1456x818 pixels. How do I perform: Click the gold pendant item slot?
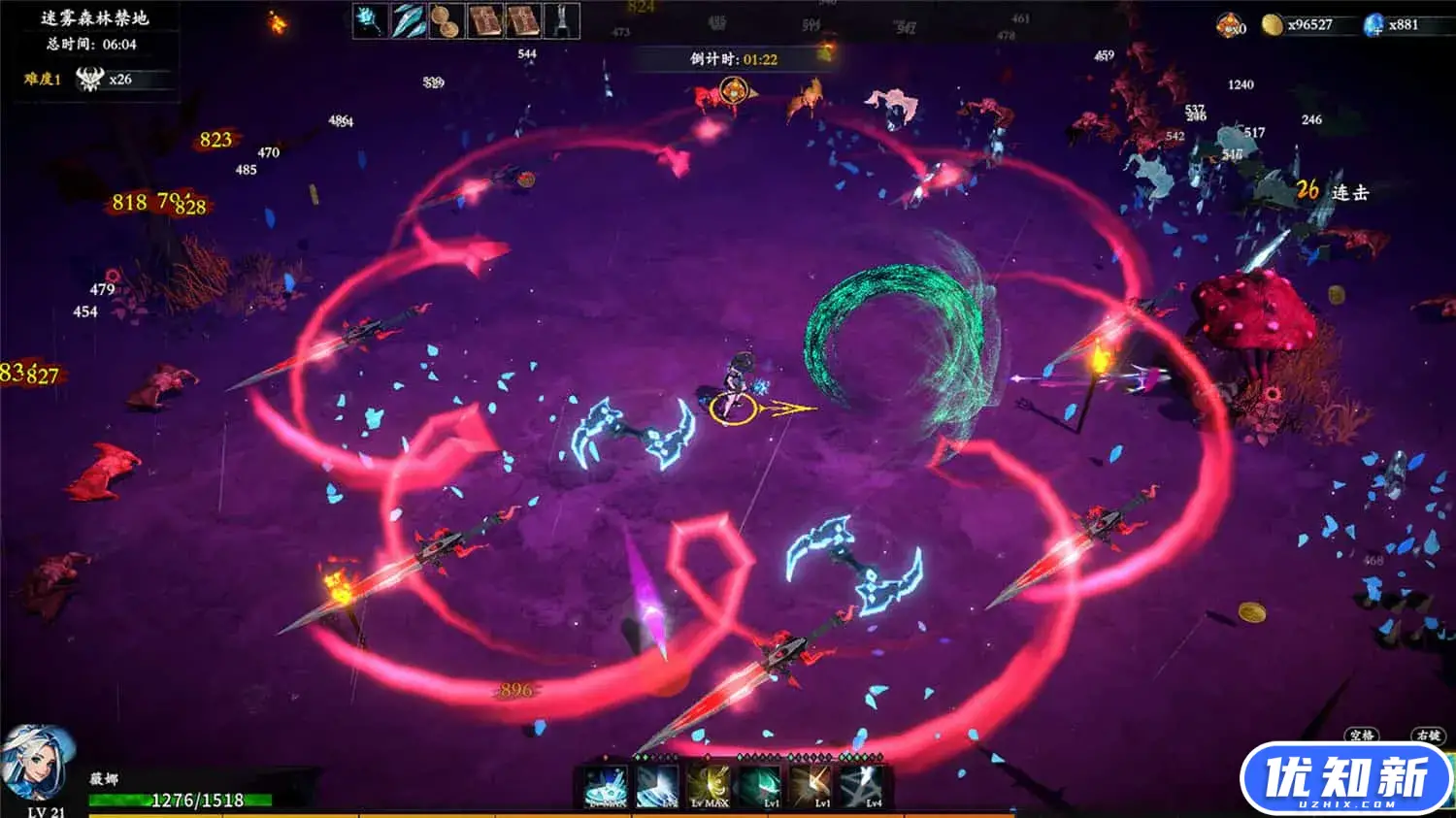click(445, 21)
